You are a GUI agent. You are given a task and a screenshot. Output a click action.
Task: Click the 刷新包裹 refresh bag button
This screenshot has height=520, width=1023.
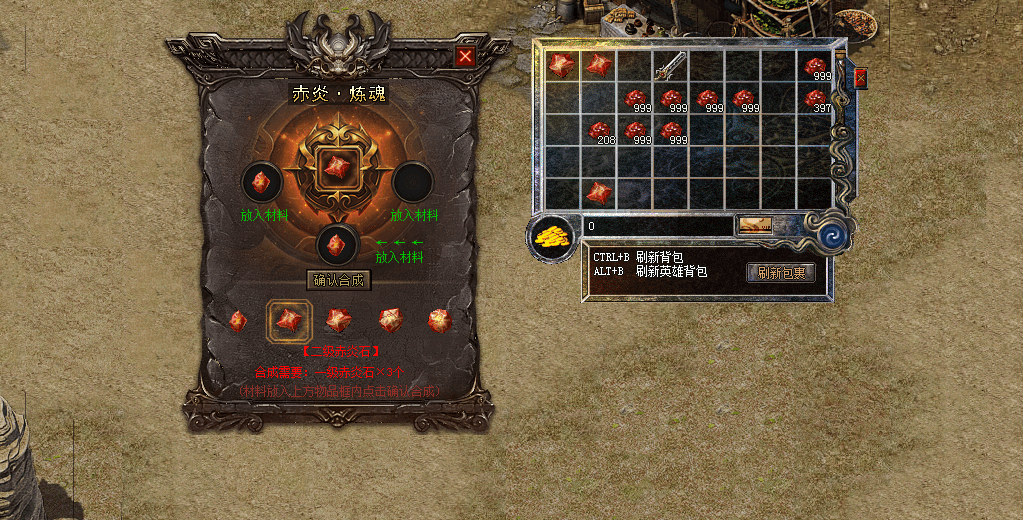(x=781, y=272)
